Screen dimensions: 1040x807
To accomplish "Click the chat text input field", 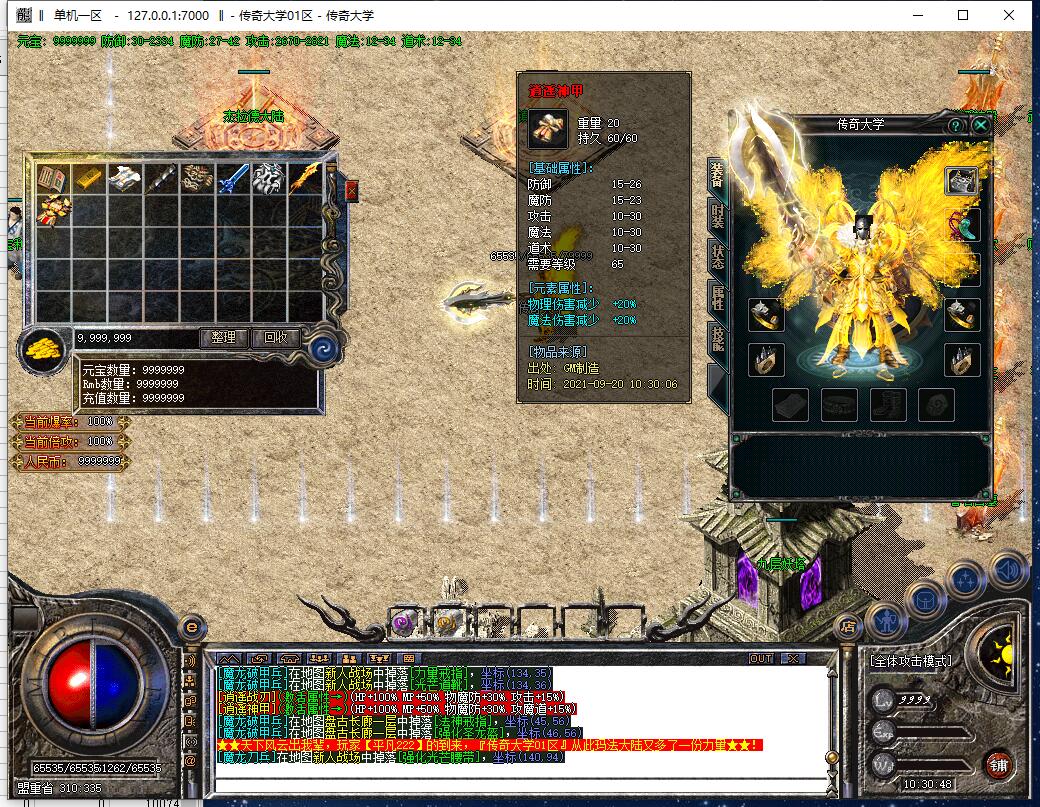I will [520, 782].
